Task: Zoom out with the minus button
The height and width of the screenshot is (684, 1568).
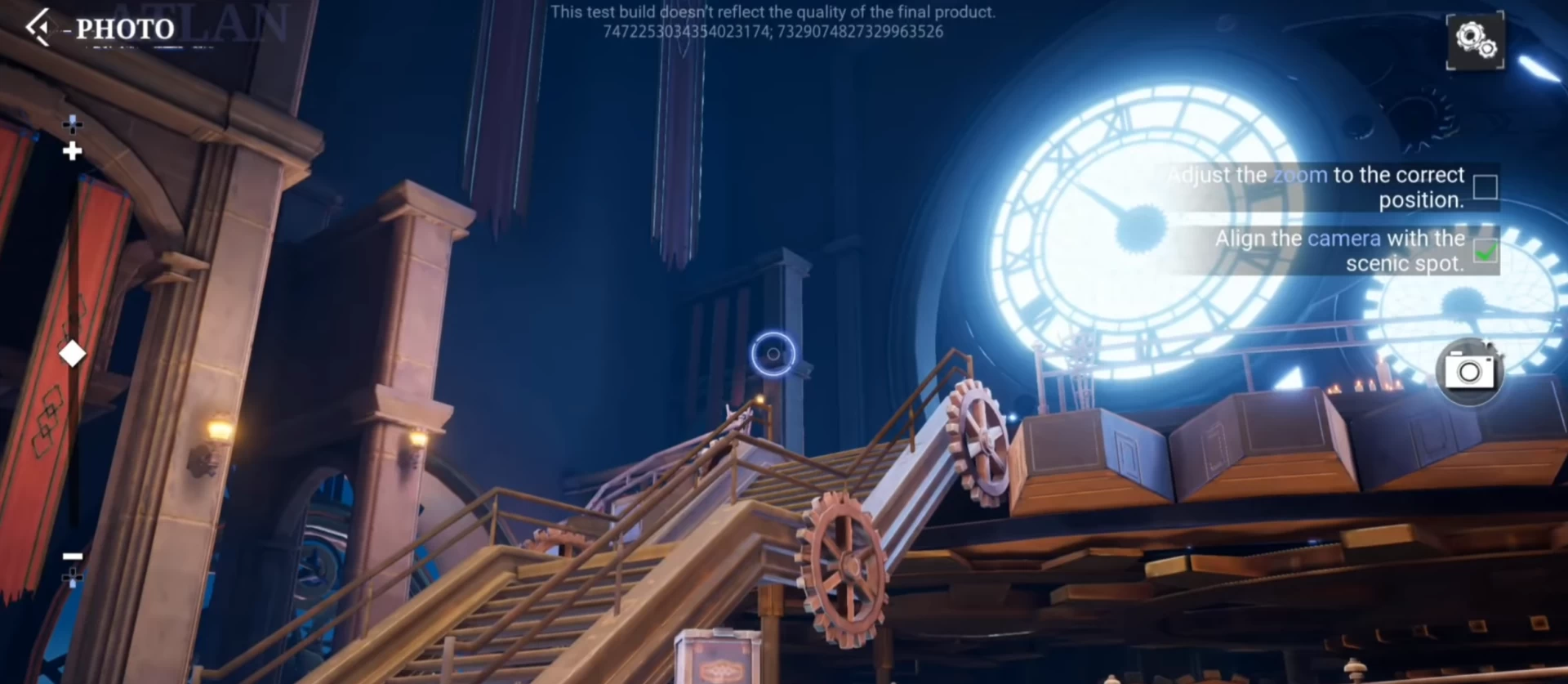Action: tap(73, 557)
